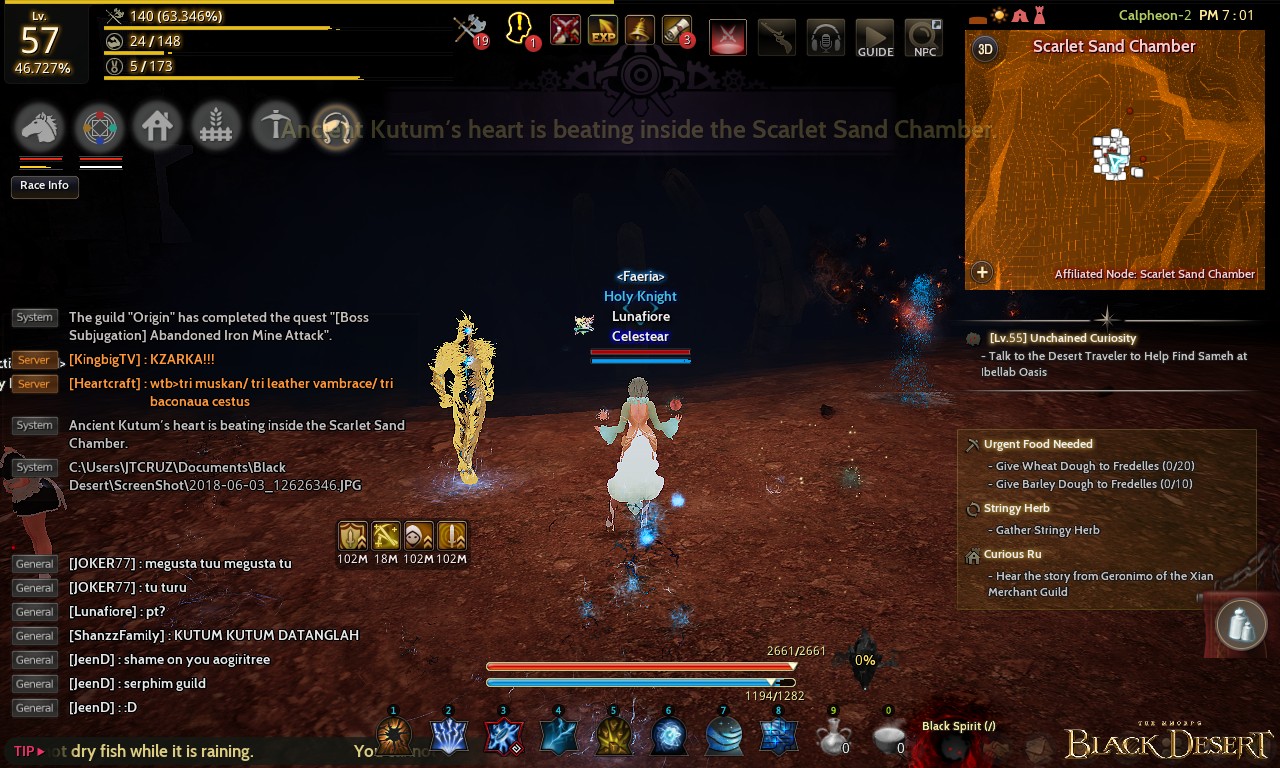Open the EXP event icon in top bar
The width and height of the screenshot is (1280, 768).
point(602,29)
